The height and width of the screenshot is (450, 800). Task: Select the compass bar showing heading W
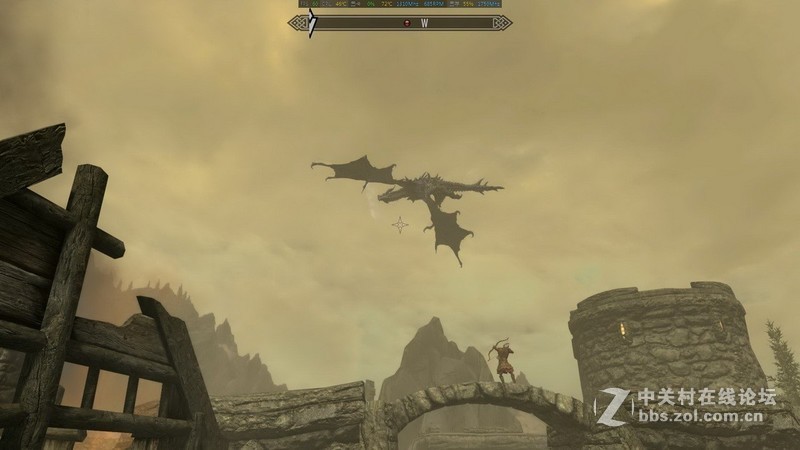[400, 22]
